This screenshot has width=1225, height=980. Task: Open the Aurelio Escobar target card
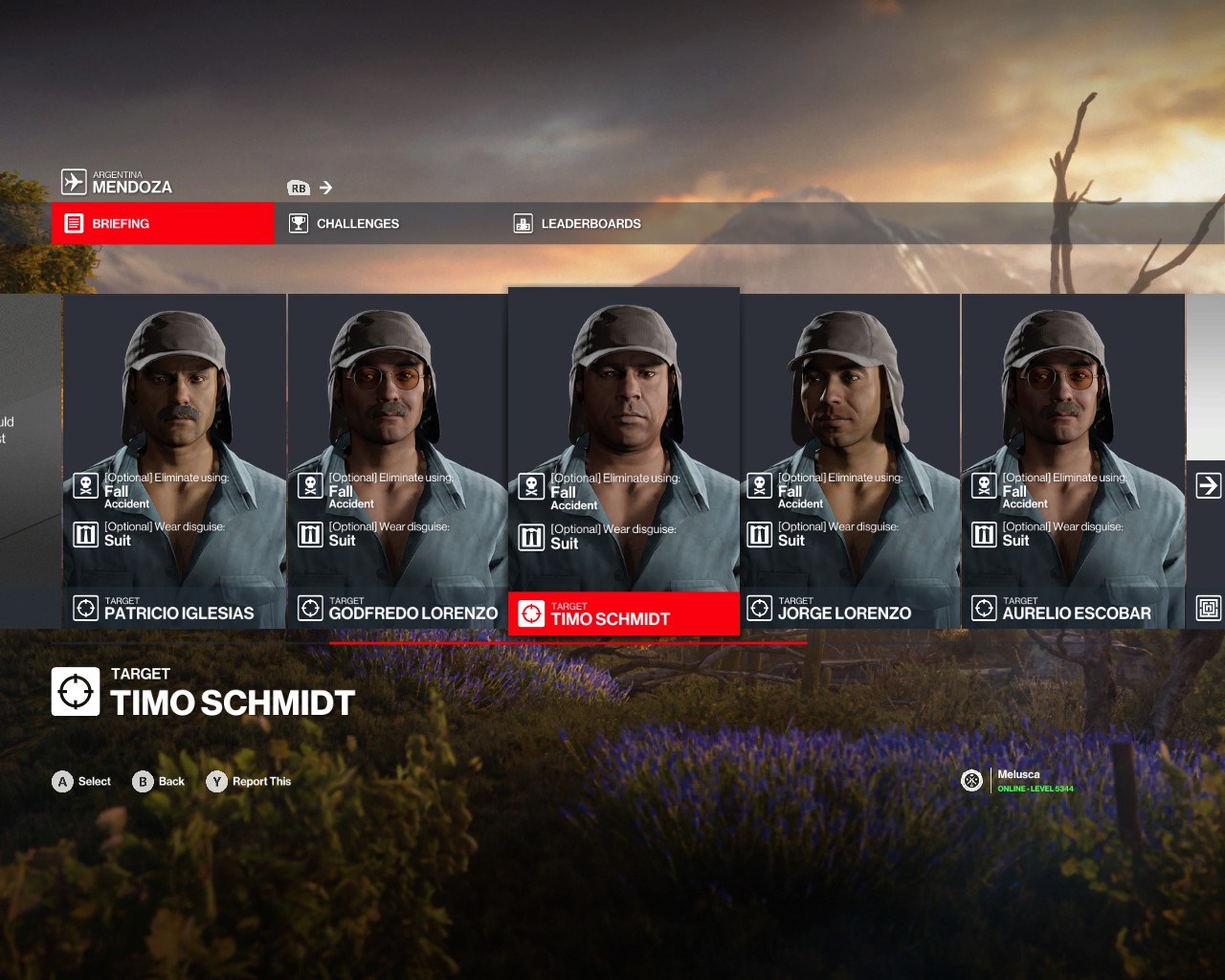point(1073,459)
